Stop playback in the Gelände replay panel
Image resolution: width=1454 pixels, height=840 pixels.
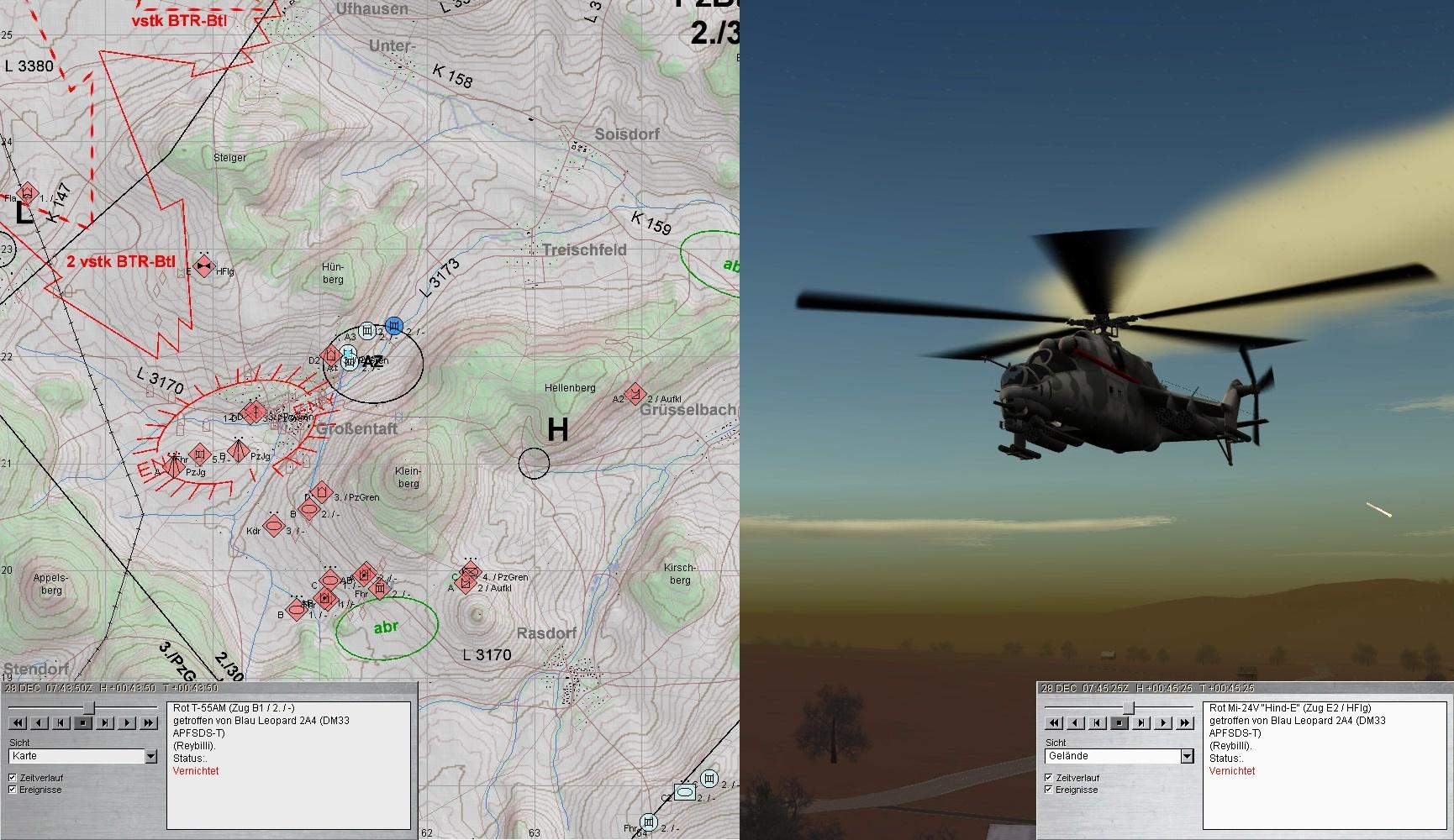pos(1119,722)
